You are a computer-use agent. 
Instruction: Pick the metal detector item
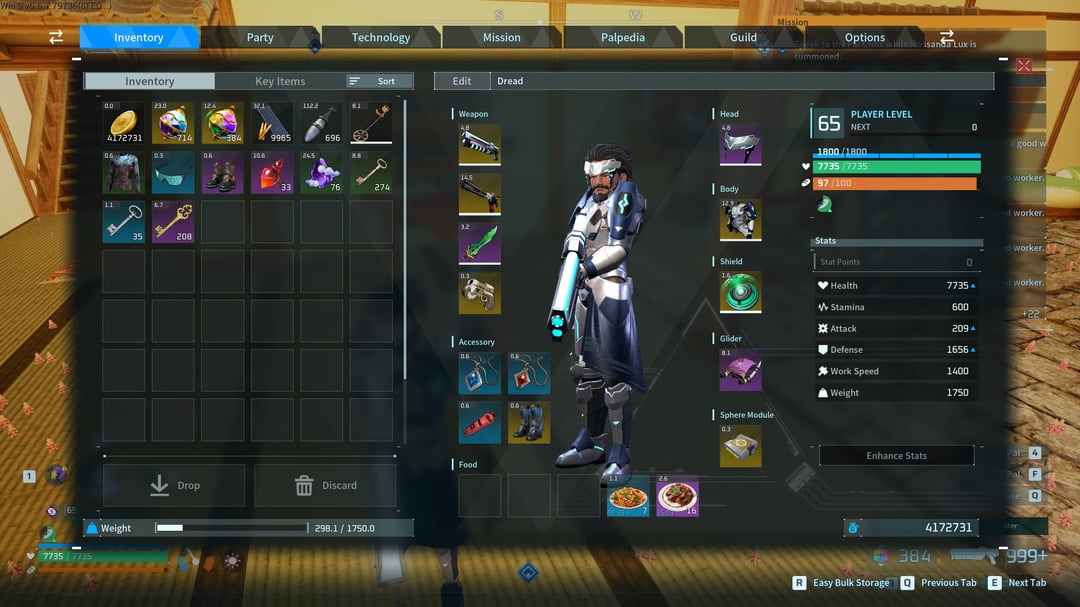tap(371, 123)
